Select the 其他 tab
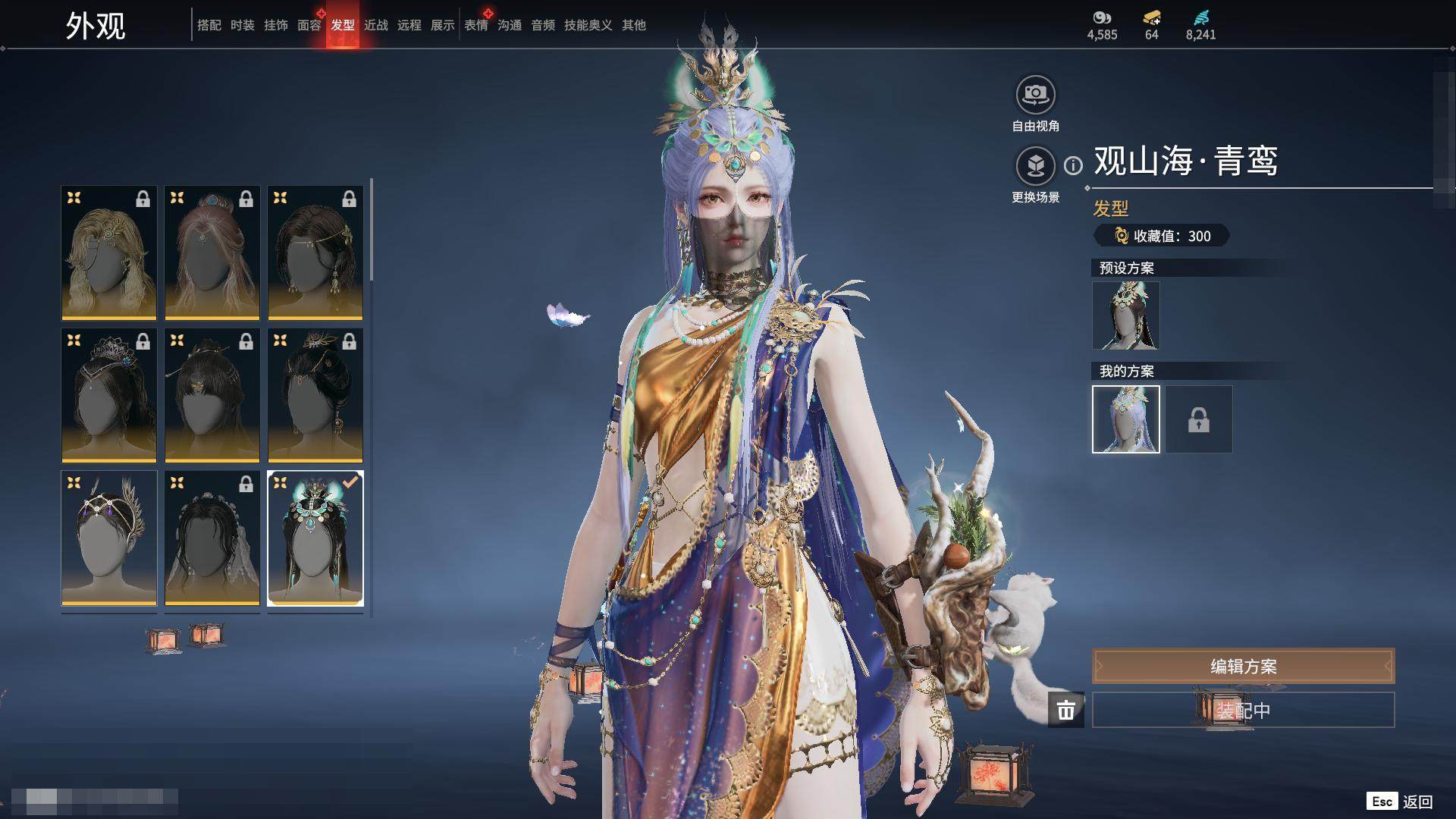This screenshot has height=819, width=1456. tap(634, 25)
